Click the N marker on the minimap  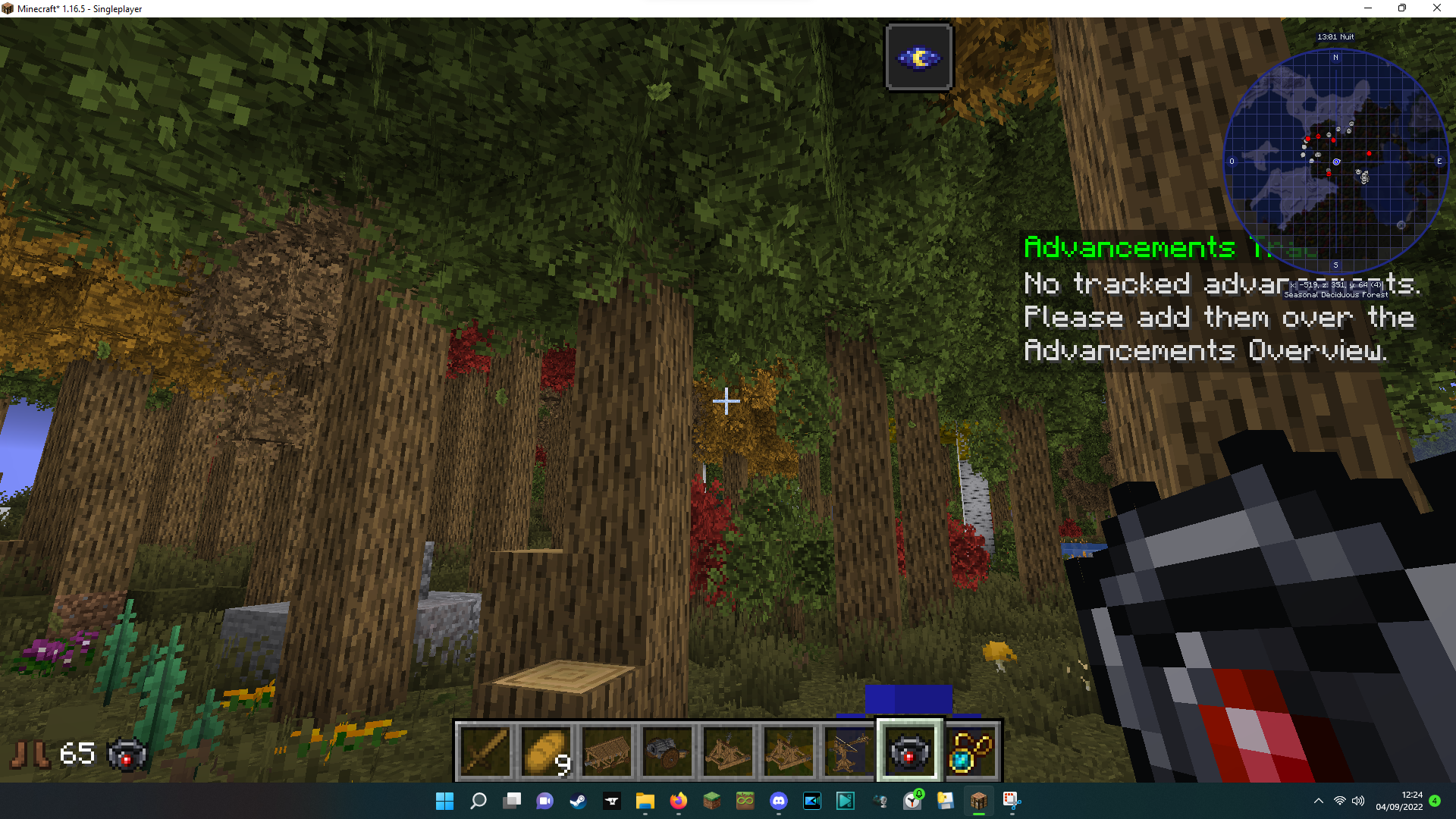pos(1335,58)
